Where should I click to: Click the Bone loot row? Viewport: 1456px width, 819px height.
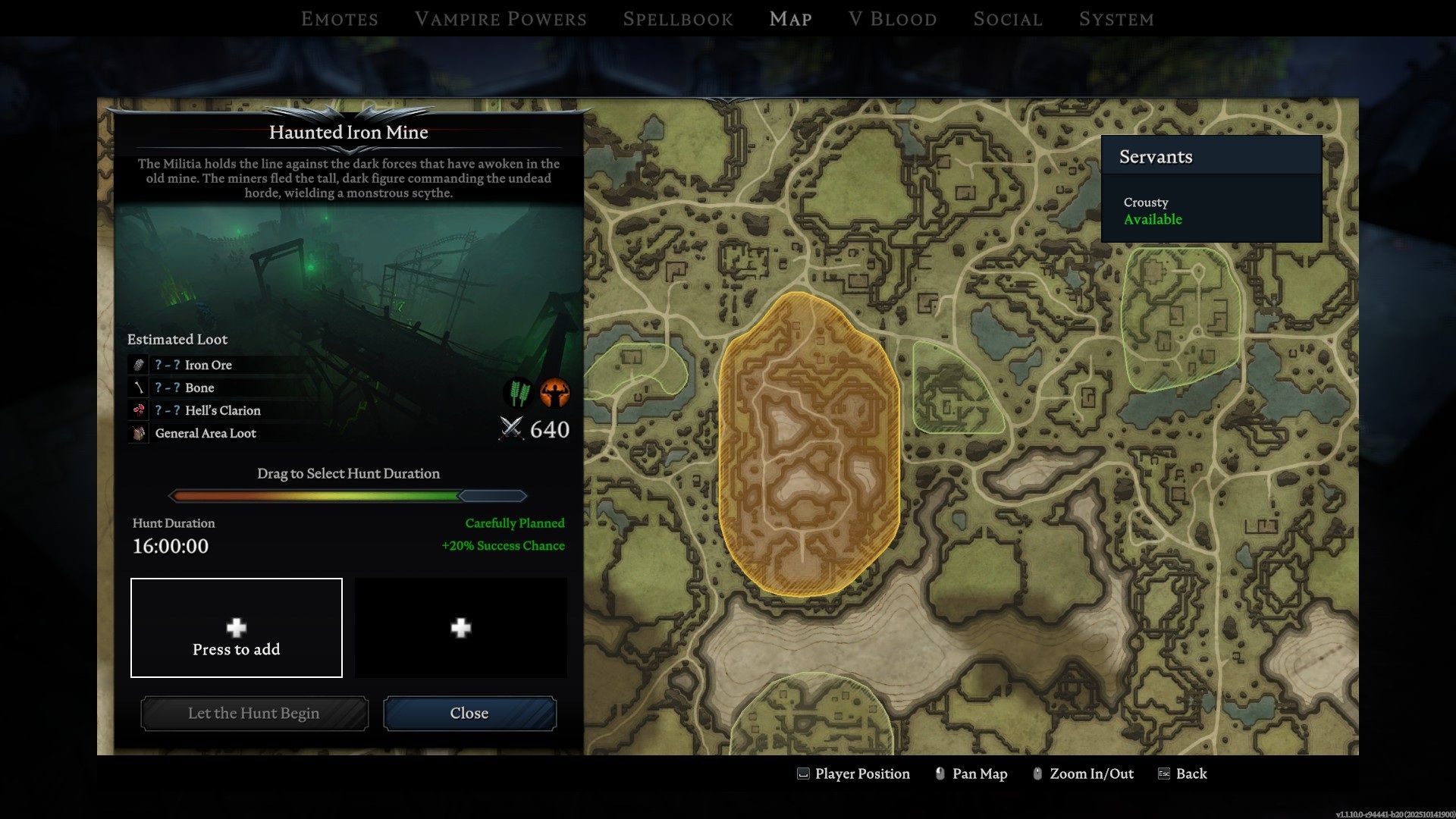199,388
